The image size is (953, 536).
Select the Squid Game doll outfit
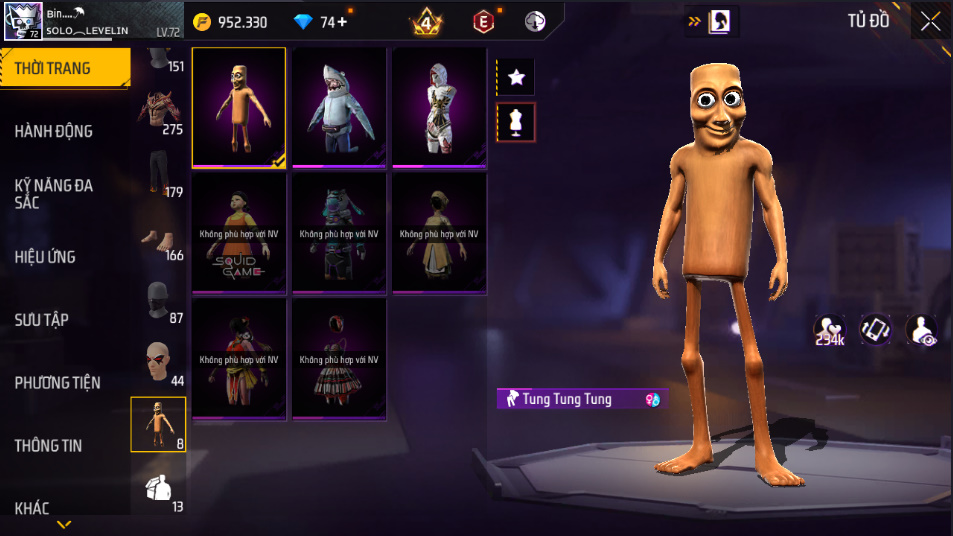239,234
